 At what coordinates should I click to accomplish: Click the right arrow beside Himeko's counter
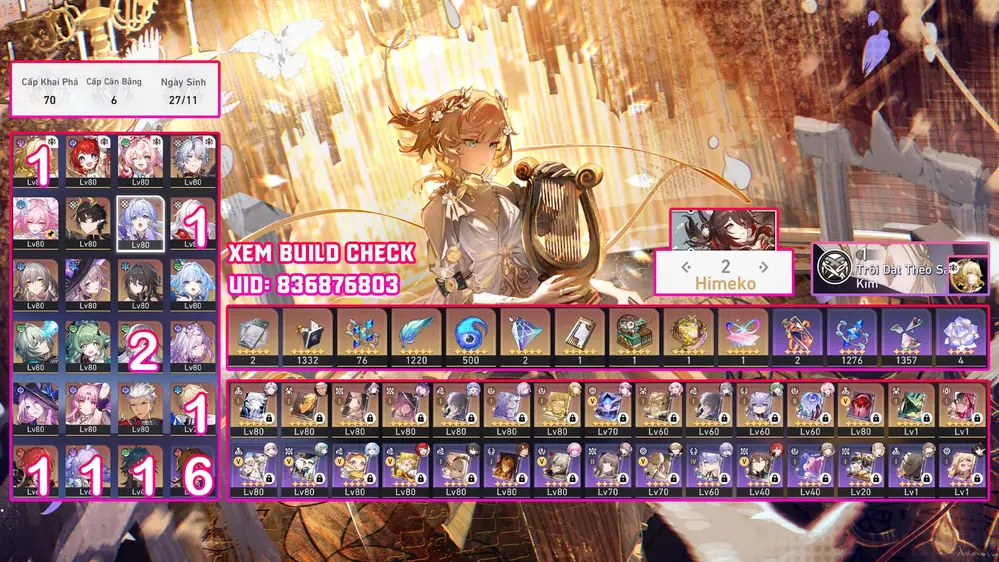point(764,267)
